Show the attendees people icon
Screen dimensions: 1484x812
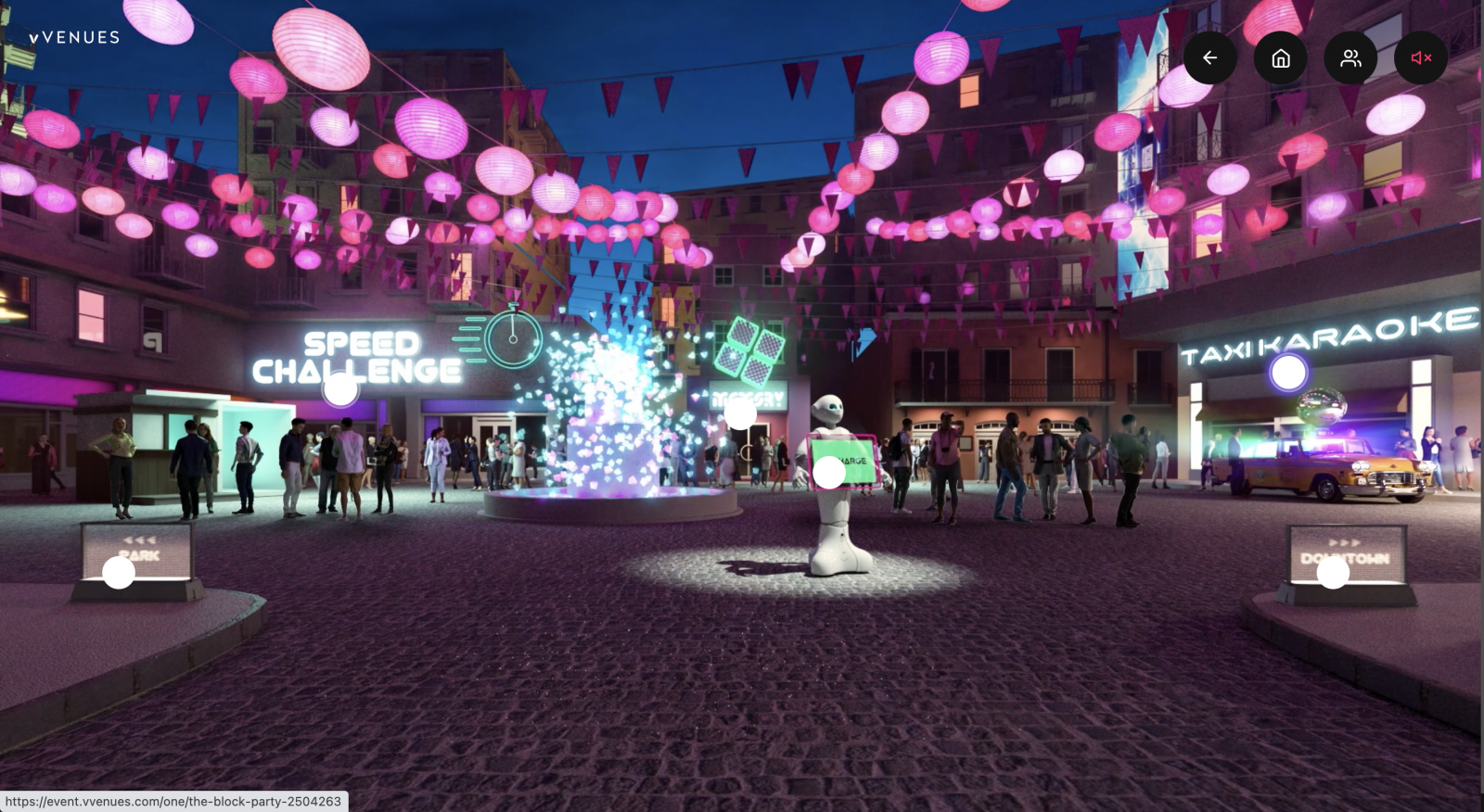click(1350, 58)
